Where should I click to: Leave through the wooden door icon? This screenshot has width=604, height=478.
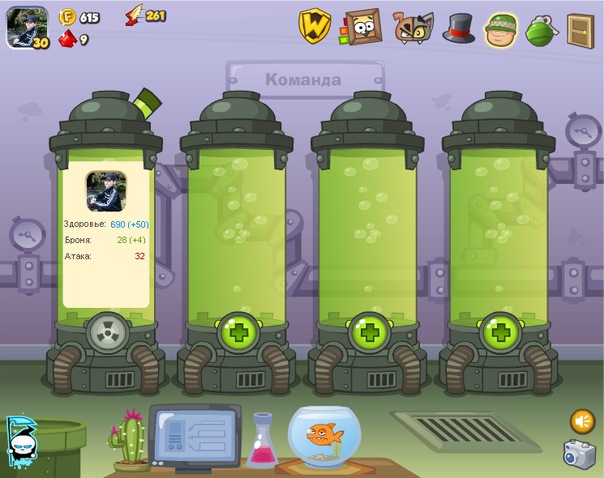580,29
